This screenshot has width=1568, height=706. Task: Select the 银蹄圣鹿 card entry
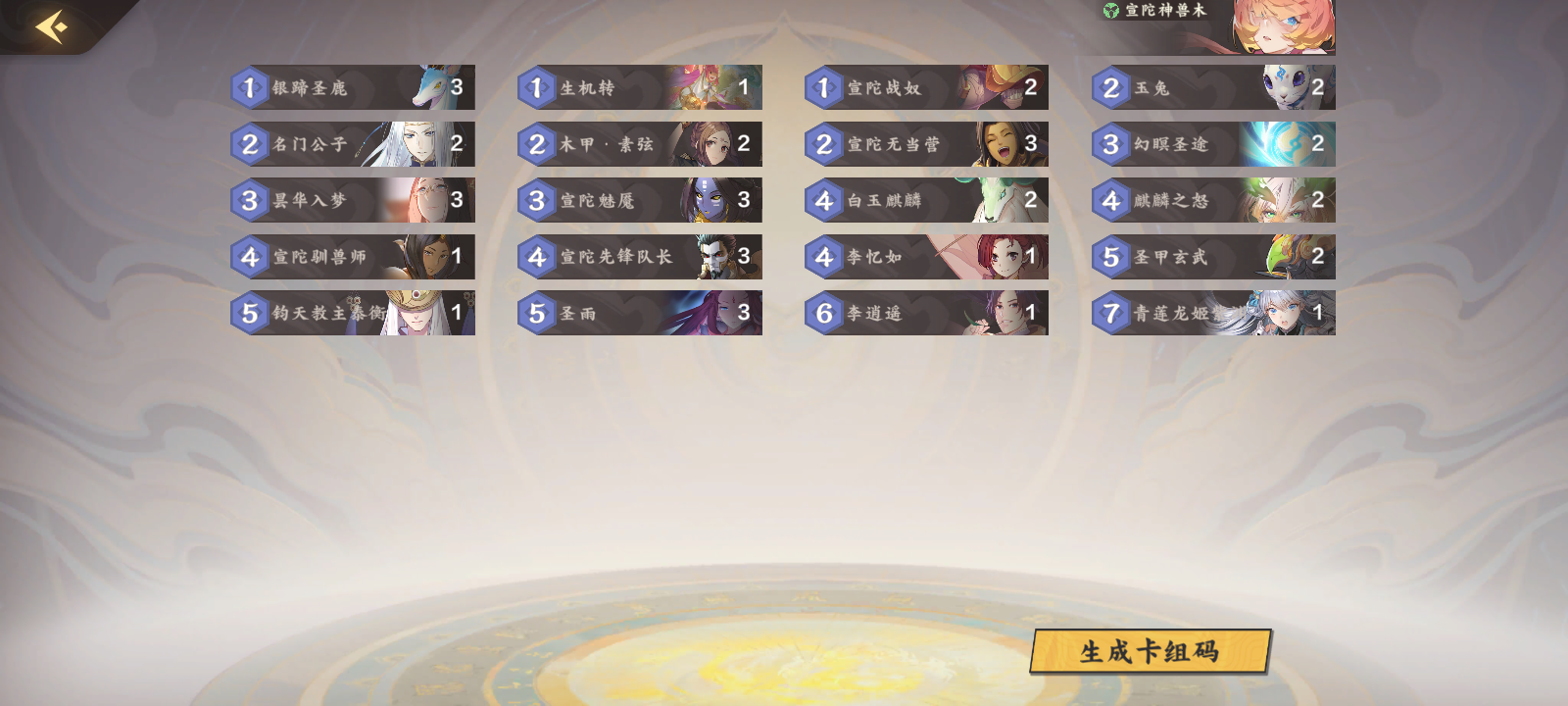coord(353,87)
